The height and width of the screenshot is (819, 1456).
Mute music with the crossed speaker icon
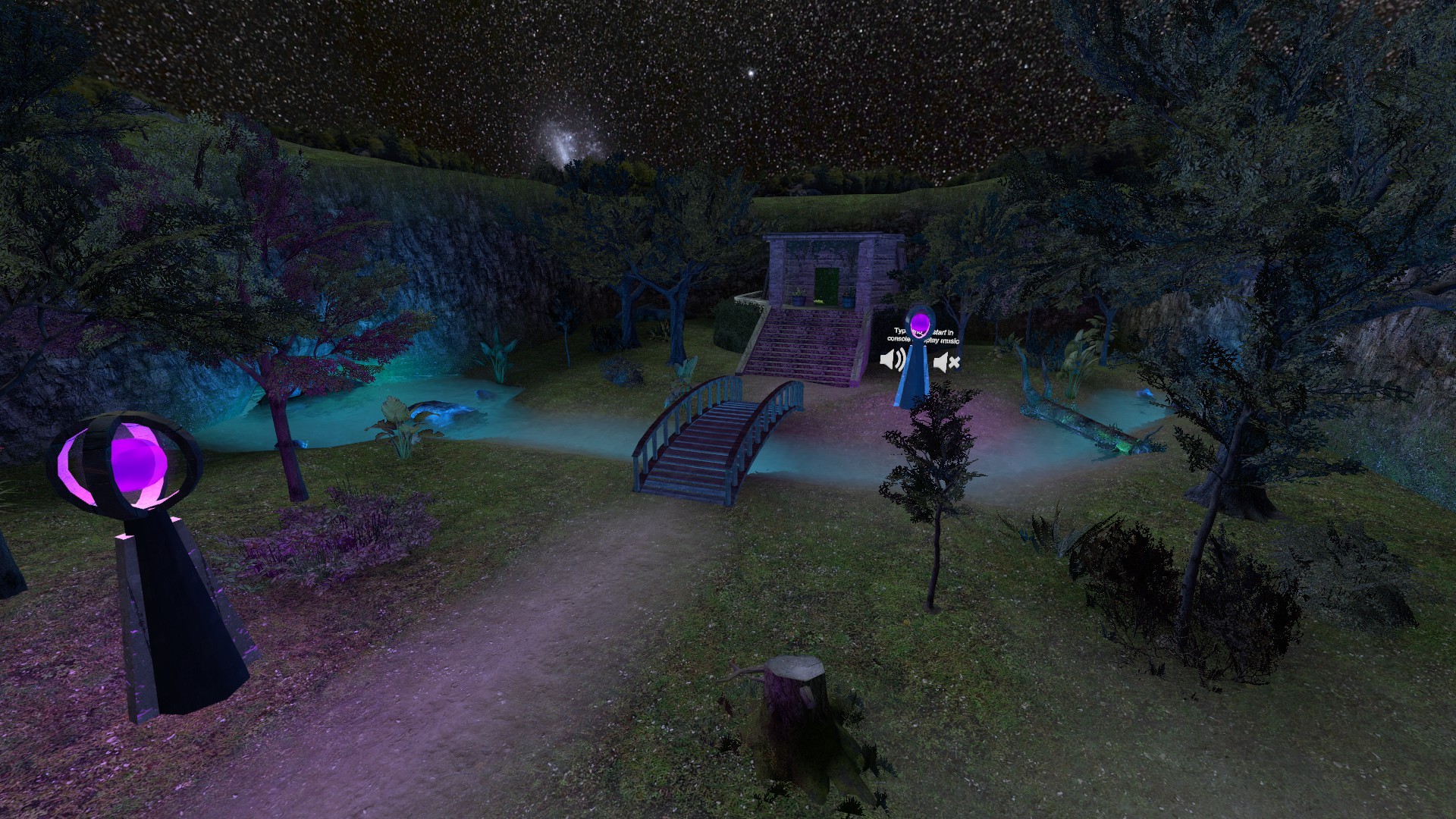(x=946, y=363)
